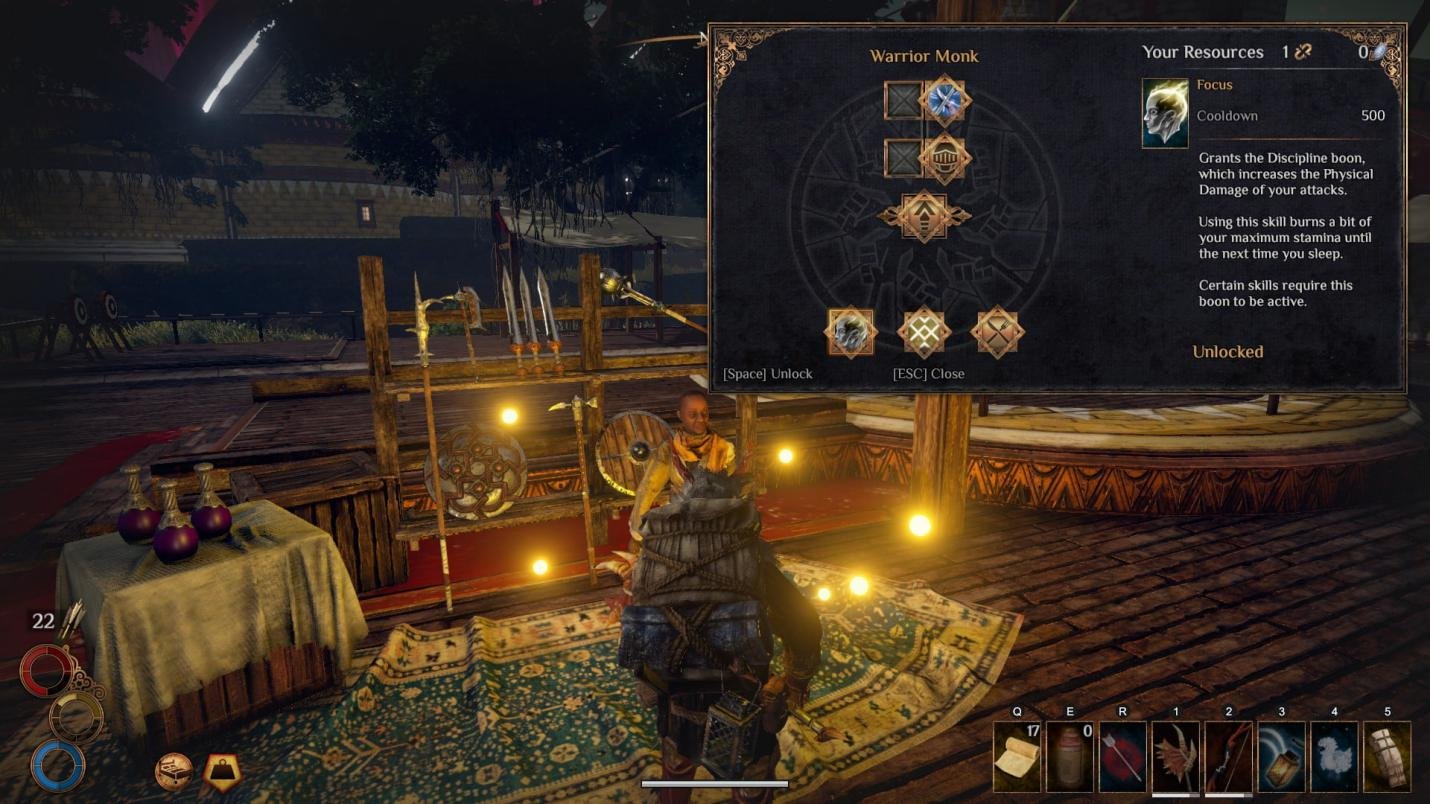This screenshot has width=1430, height=804.
Task: Open the lantern in hotbar slot 3
Action: tap(1281, 757)
